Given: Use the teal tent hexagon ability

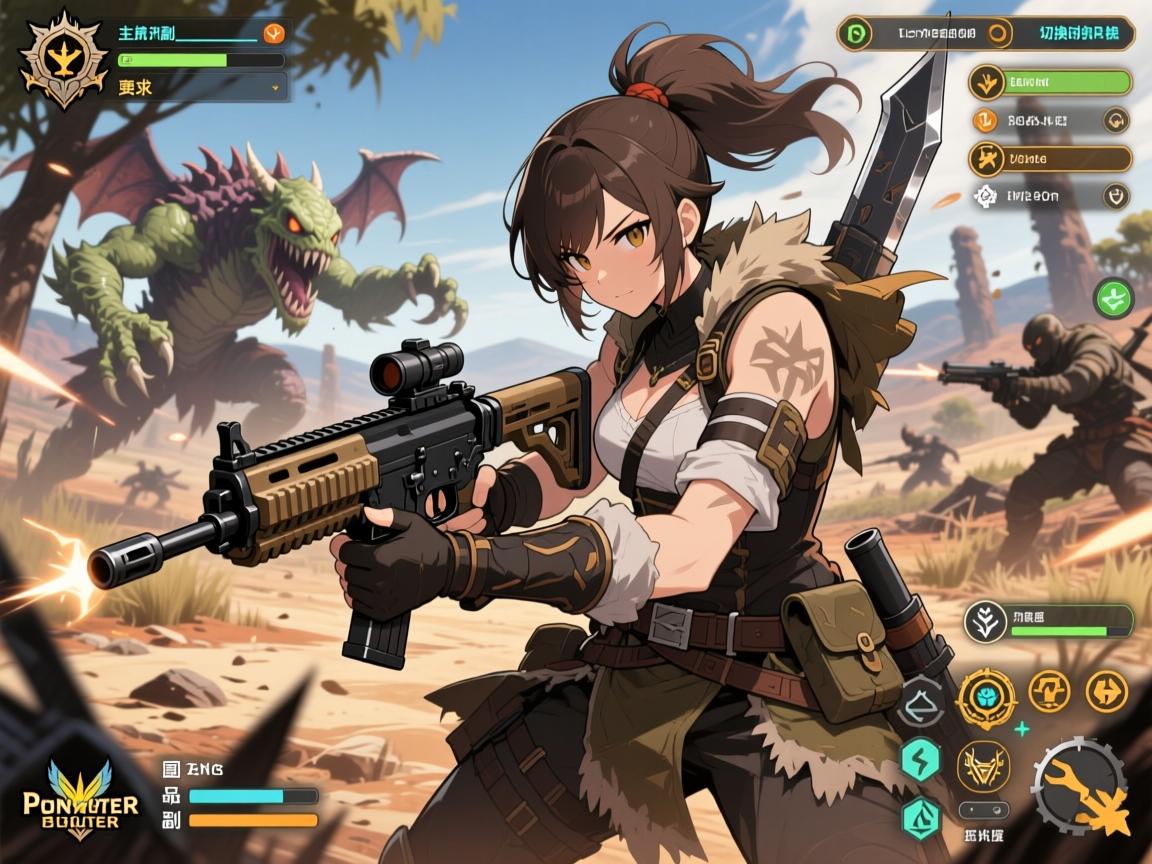Looking at the screenshot, I should [x=921, y=817].
